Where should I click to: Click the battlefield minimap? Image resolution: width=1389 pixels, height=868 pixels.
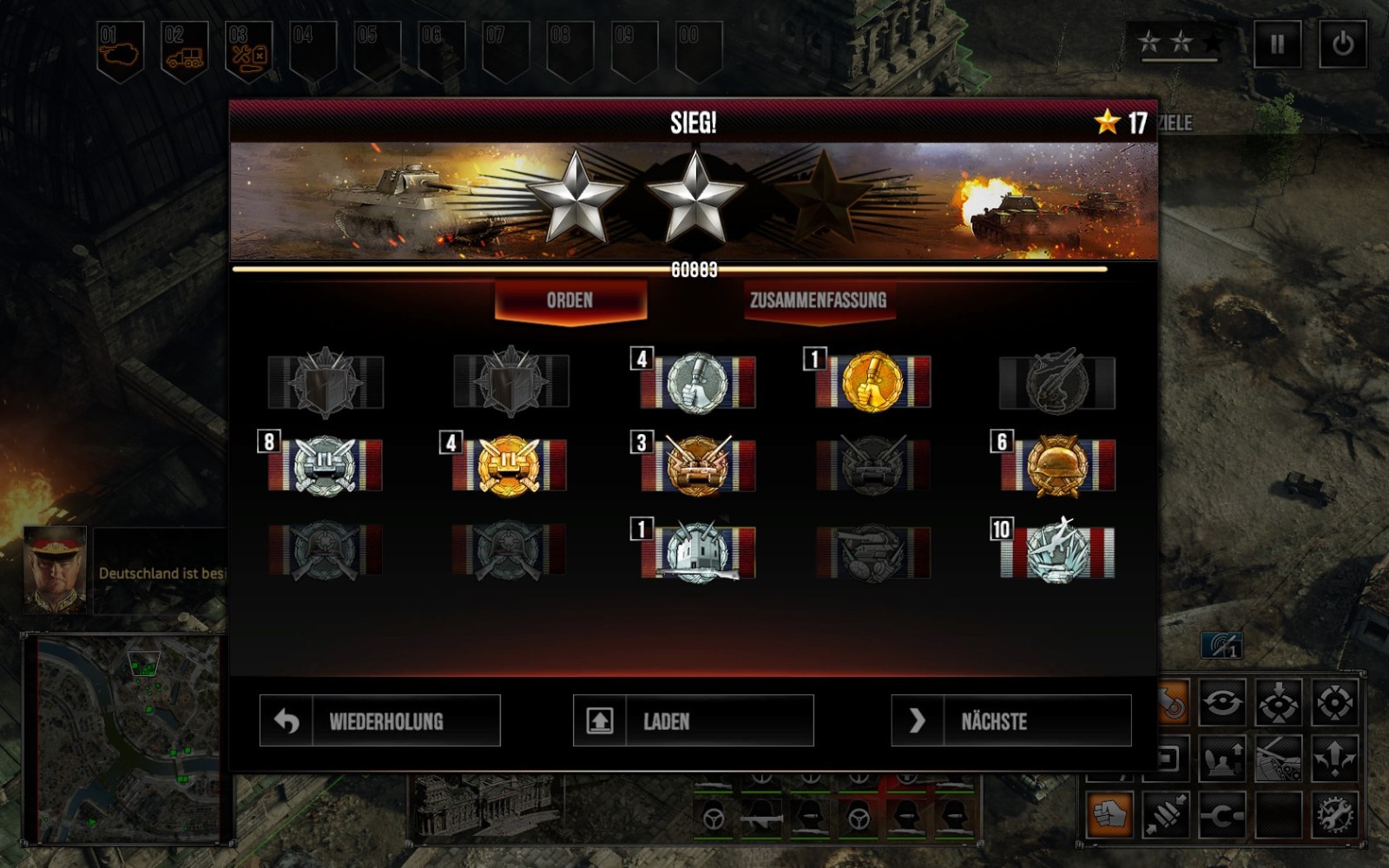[127, 738]
